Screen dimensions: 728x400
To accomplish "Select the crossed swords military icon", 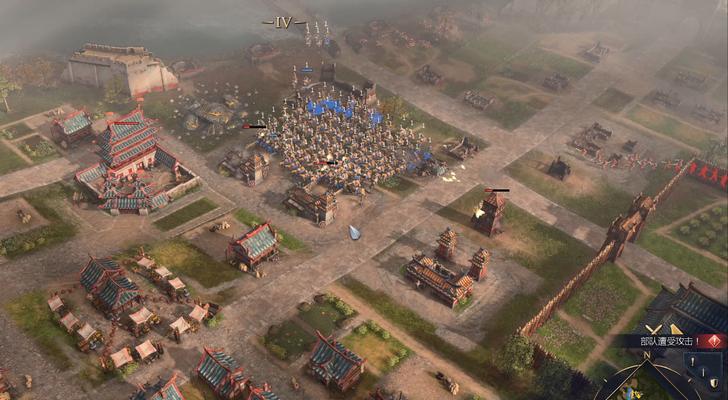I will pyautogui.click(x=653, y=327).
